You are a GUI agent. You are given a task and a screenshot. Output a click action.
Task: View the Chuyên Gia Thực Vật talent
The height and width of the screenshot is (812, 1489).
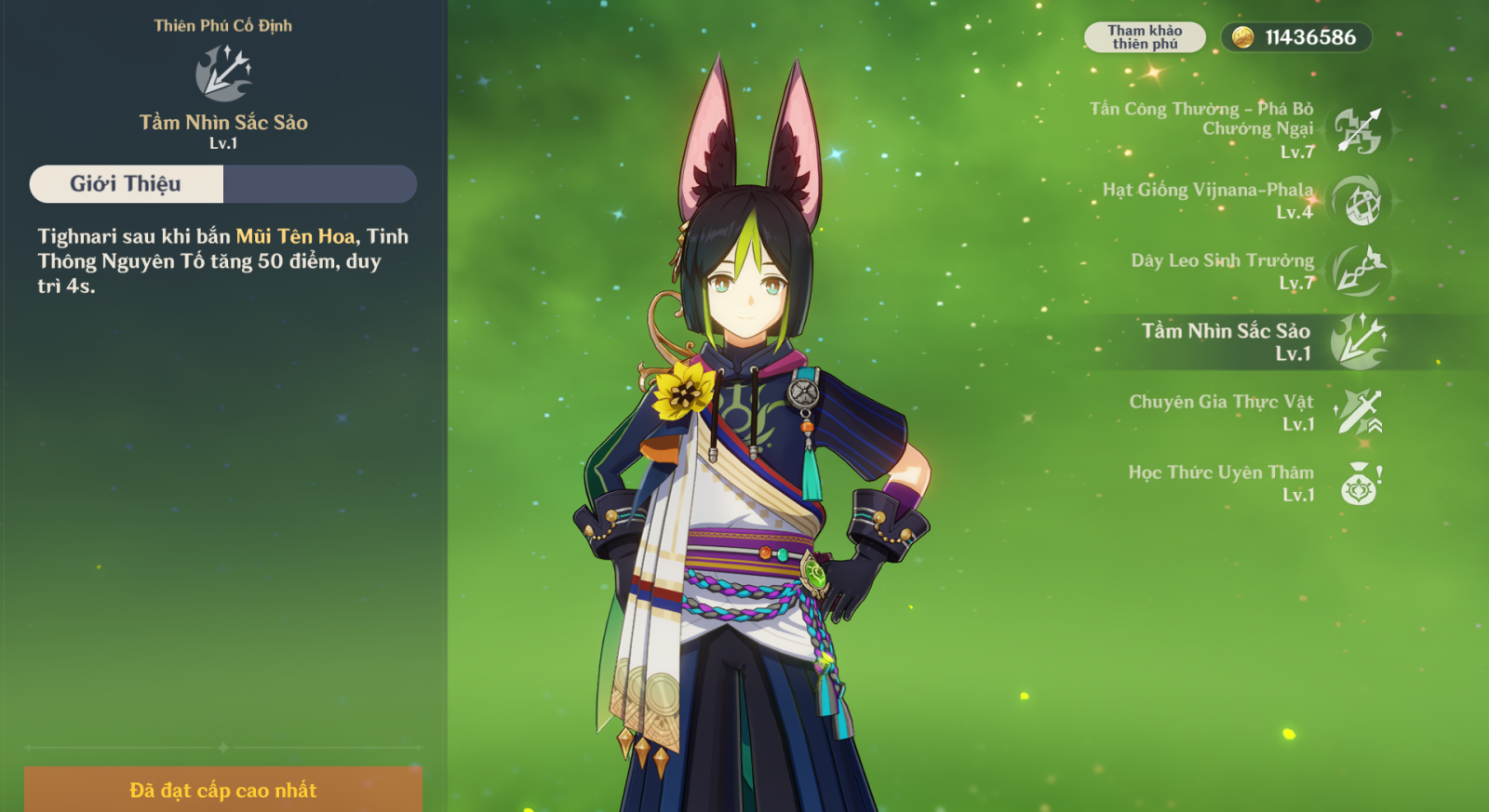click(1358, 412)
